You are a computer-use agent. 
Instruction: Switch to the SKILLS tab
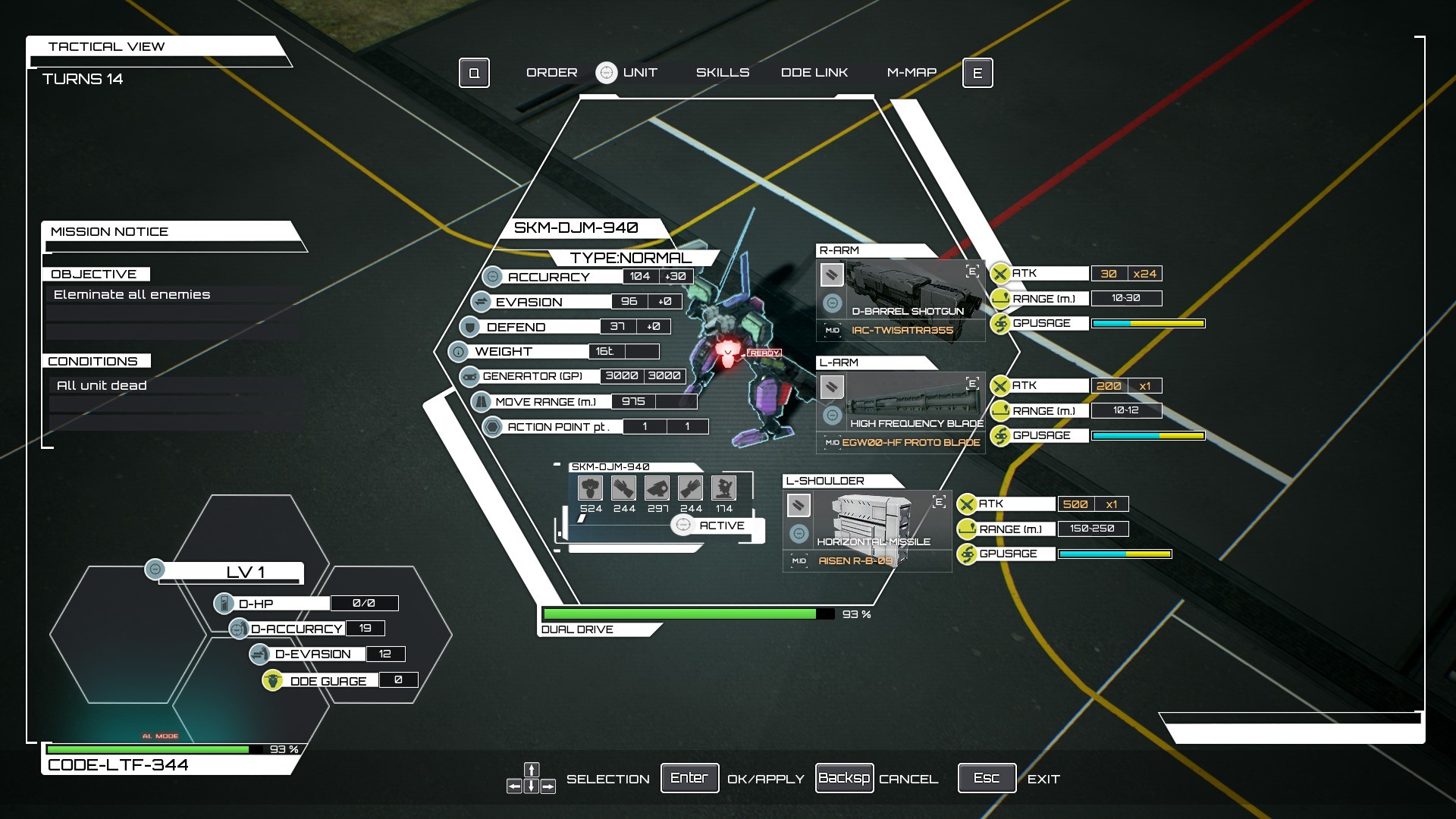pos(723,72)
